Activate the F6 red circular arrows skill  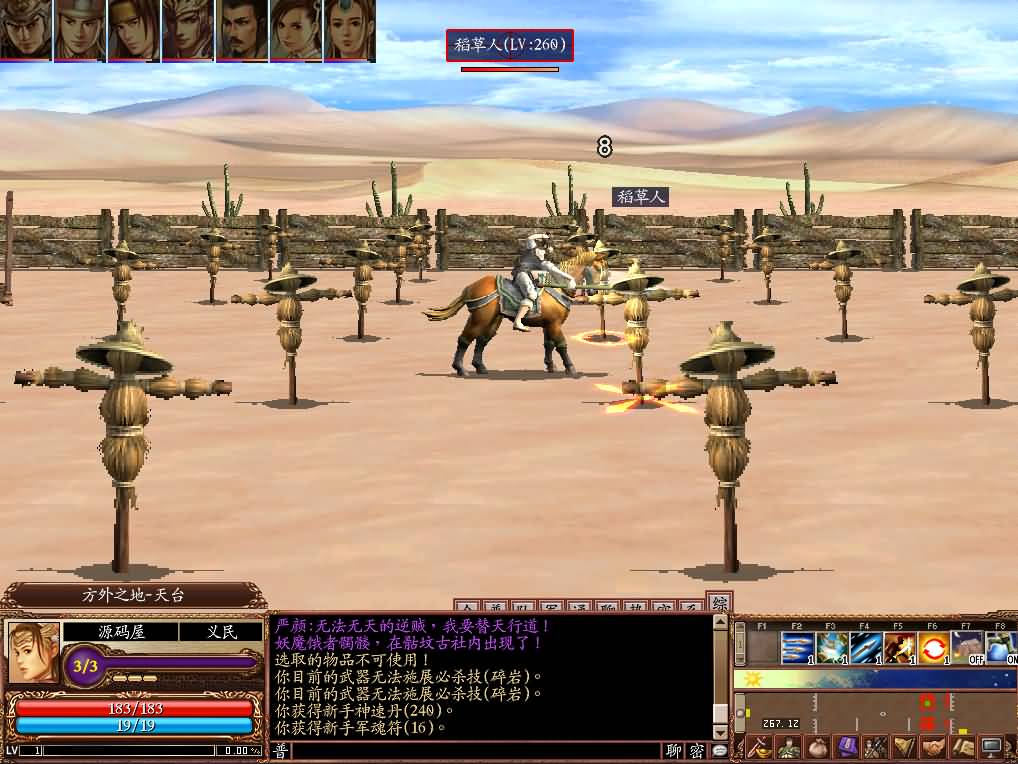934,648
